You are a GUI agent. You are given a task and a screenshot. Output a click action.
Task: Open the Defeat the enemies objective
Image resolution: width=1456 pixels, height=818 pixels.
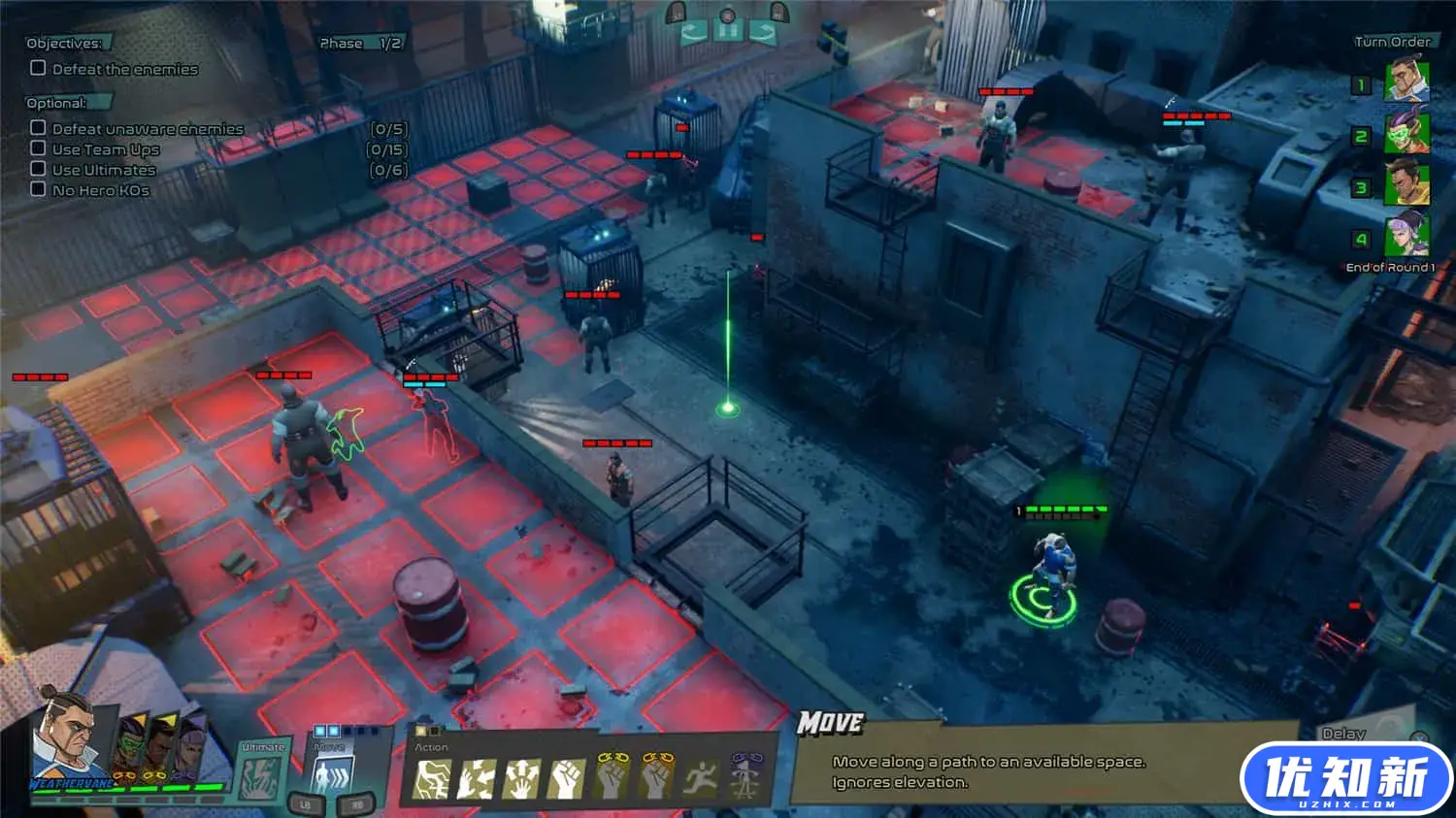pyautogui.click(x=125, y=69)
